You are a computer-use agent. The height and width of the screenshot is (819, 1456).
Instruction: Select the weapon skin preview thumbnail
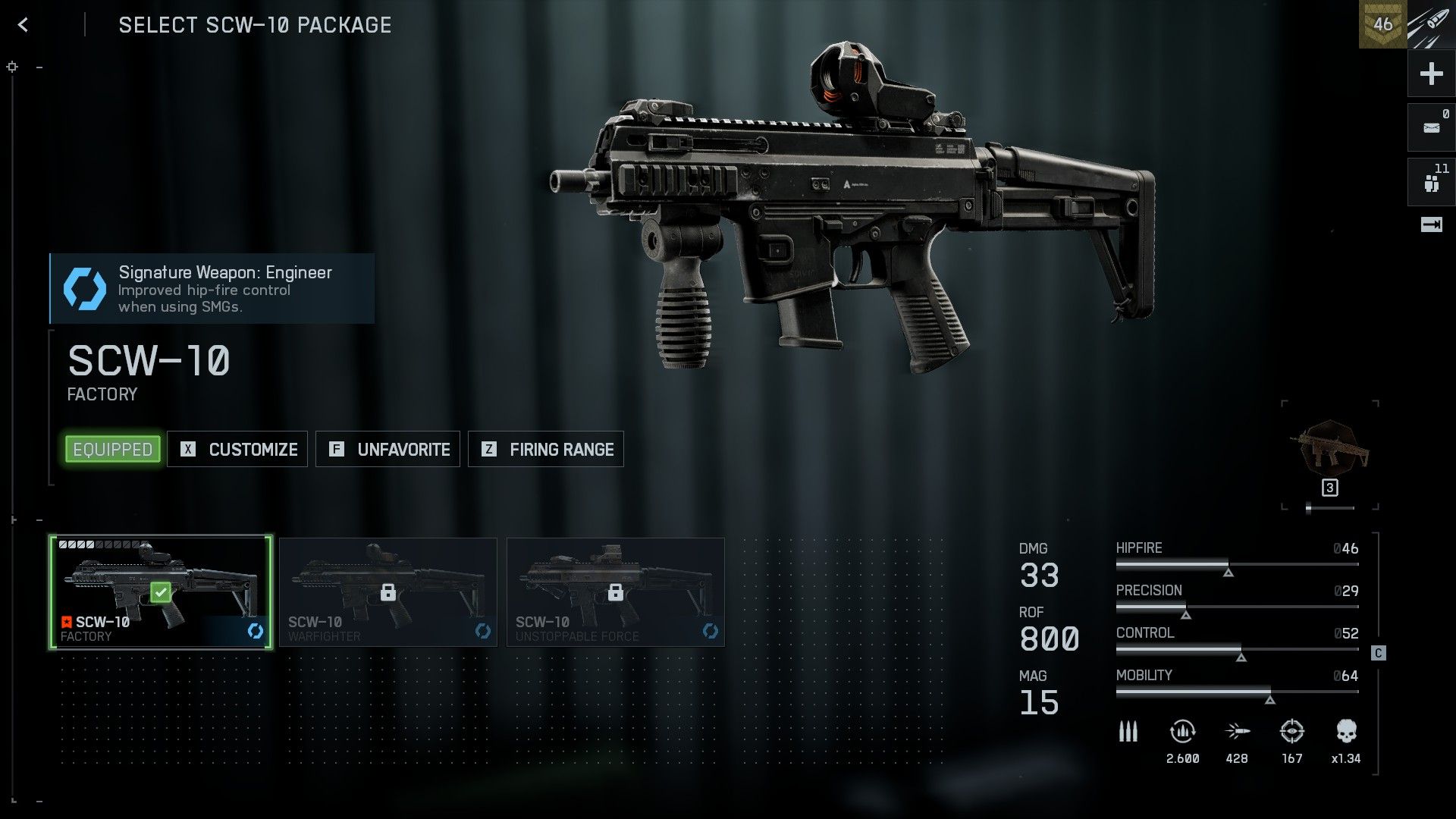[x=1329, y=450]
